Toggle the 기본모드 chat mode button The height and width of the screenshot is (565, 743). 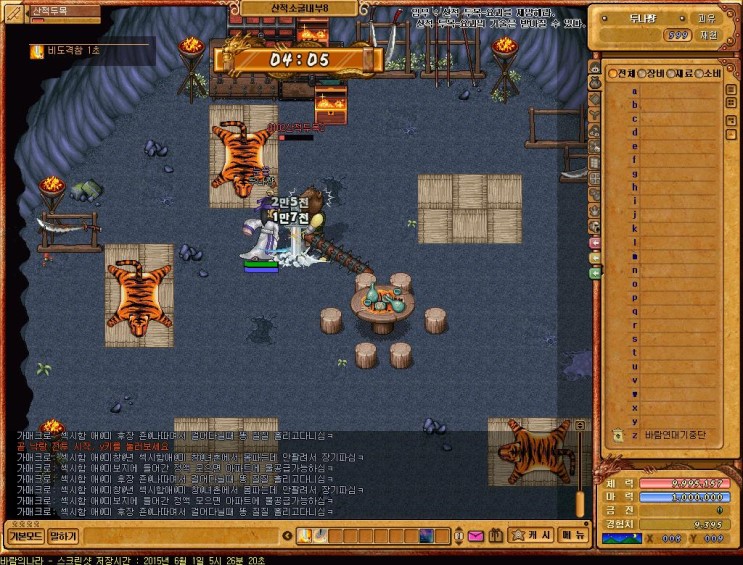click(x=24, y=536)
